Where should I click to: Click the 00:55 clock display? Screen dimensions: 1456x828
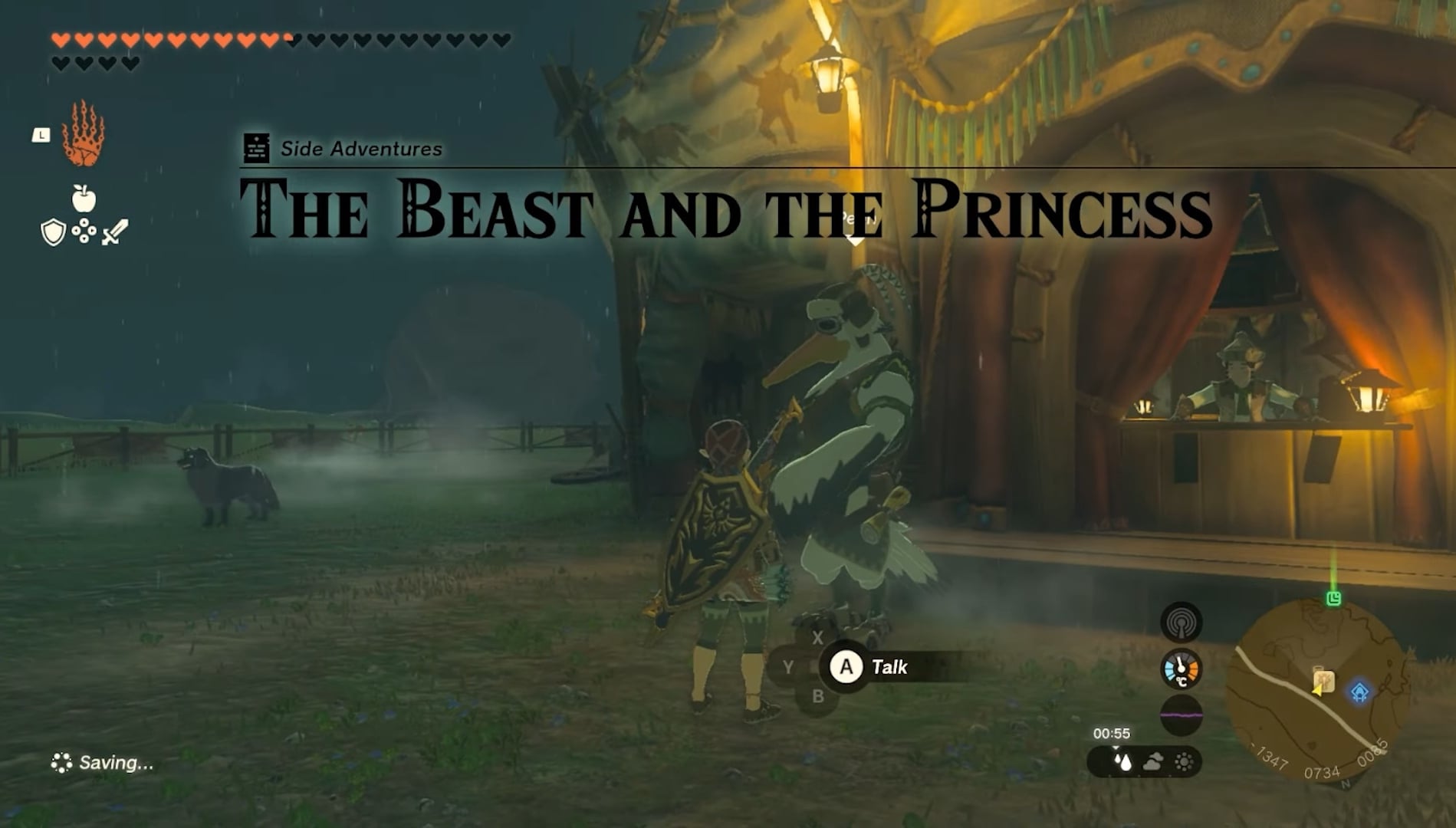[x=1114, y=733]
